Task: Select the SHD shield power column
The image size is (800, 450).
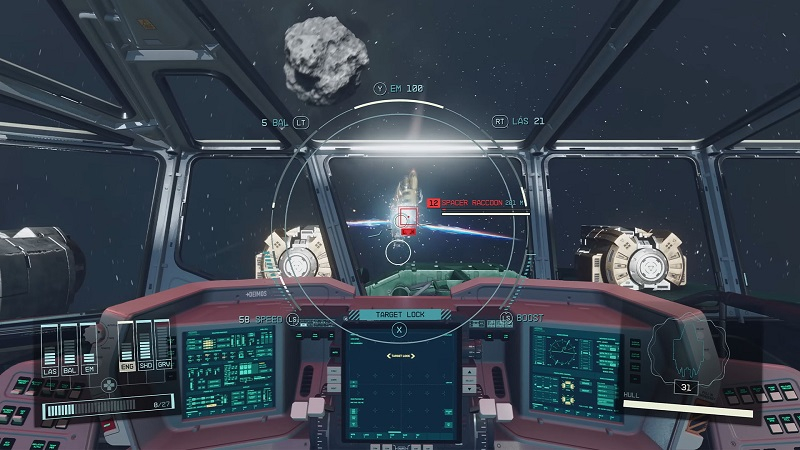Action: 145,346
